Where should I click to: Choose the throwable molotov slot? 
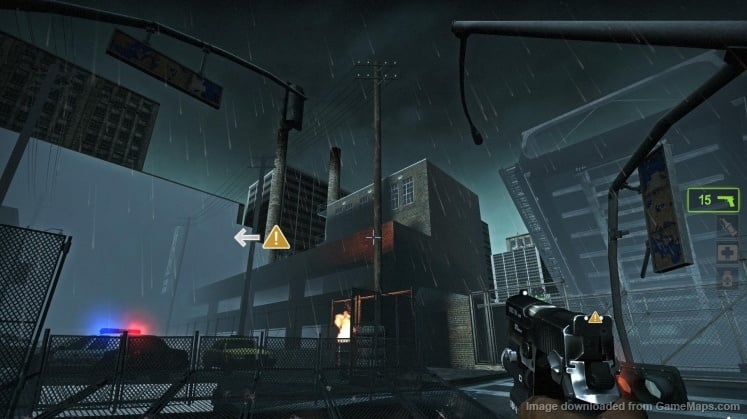point(726,227)
